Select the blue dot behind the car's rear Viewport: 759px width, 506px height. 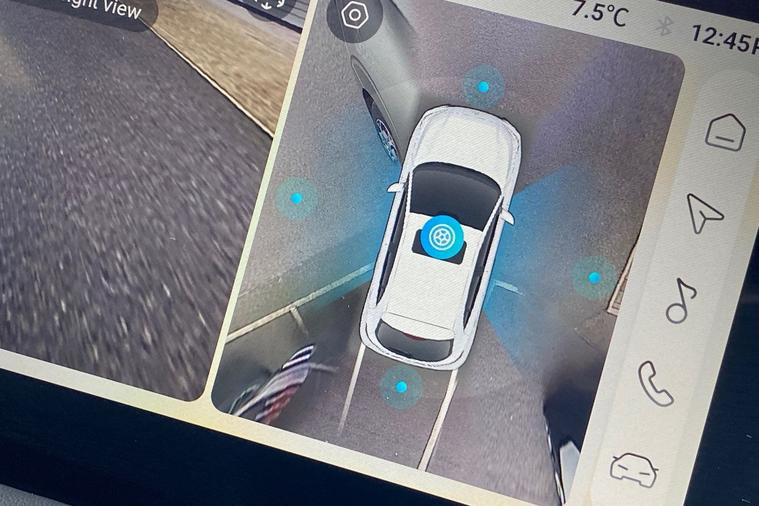tap(401, 386)
